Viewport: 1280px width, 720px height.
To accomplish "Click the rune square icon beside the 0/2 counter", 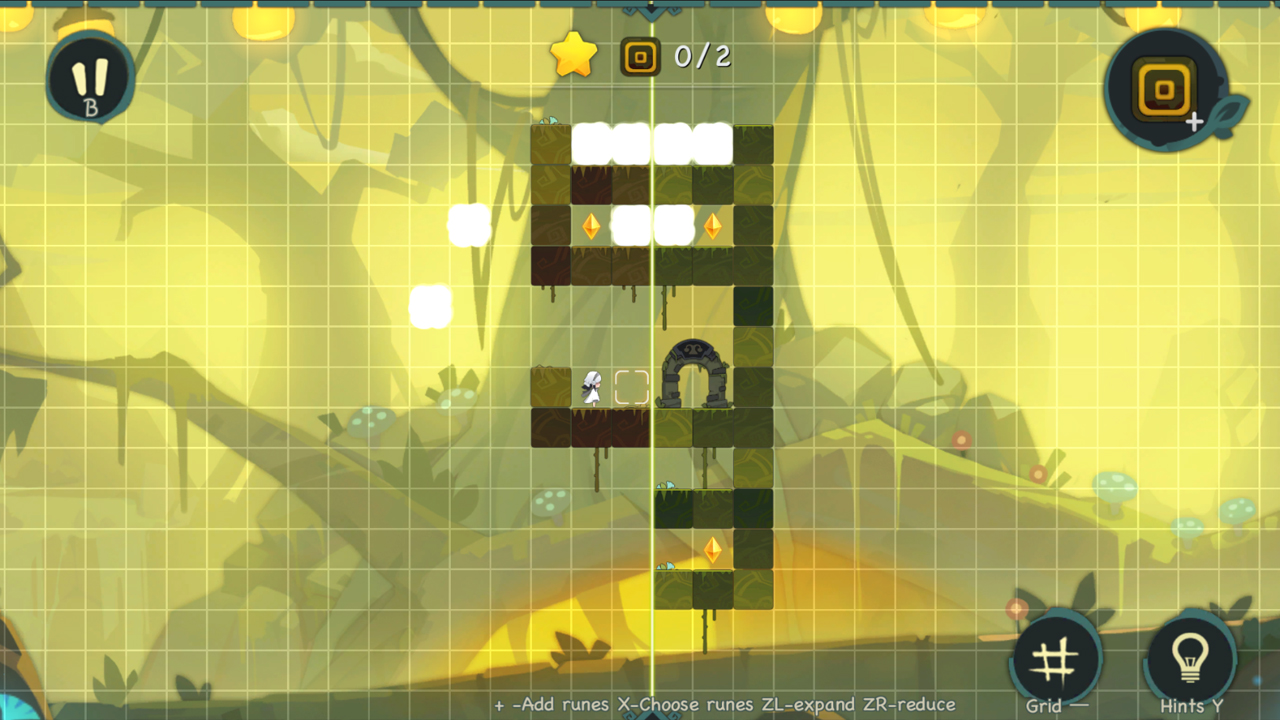I will pyautogui.click(x=641, y=57).
